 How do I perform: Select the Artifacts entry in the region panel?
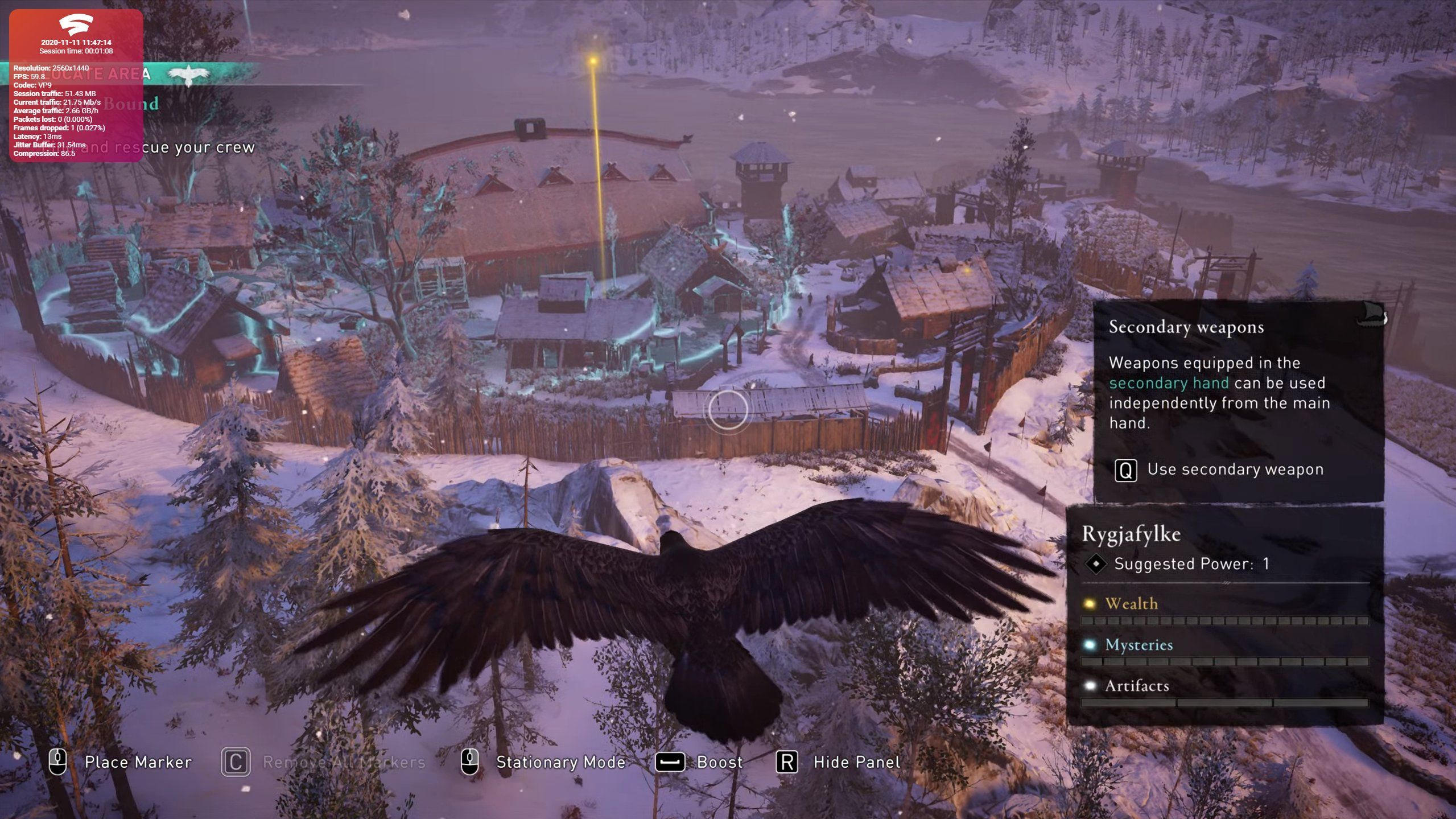tap(1136, 686)
